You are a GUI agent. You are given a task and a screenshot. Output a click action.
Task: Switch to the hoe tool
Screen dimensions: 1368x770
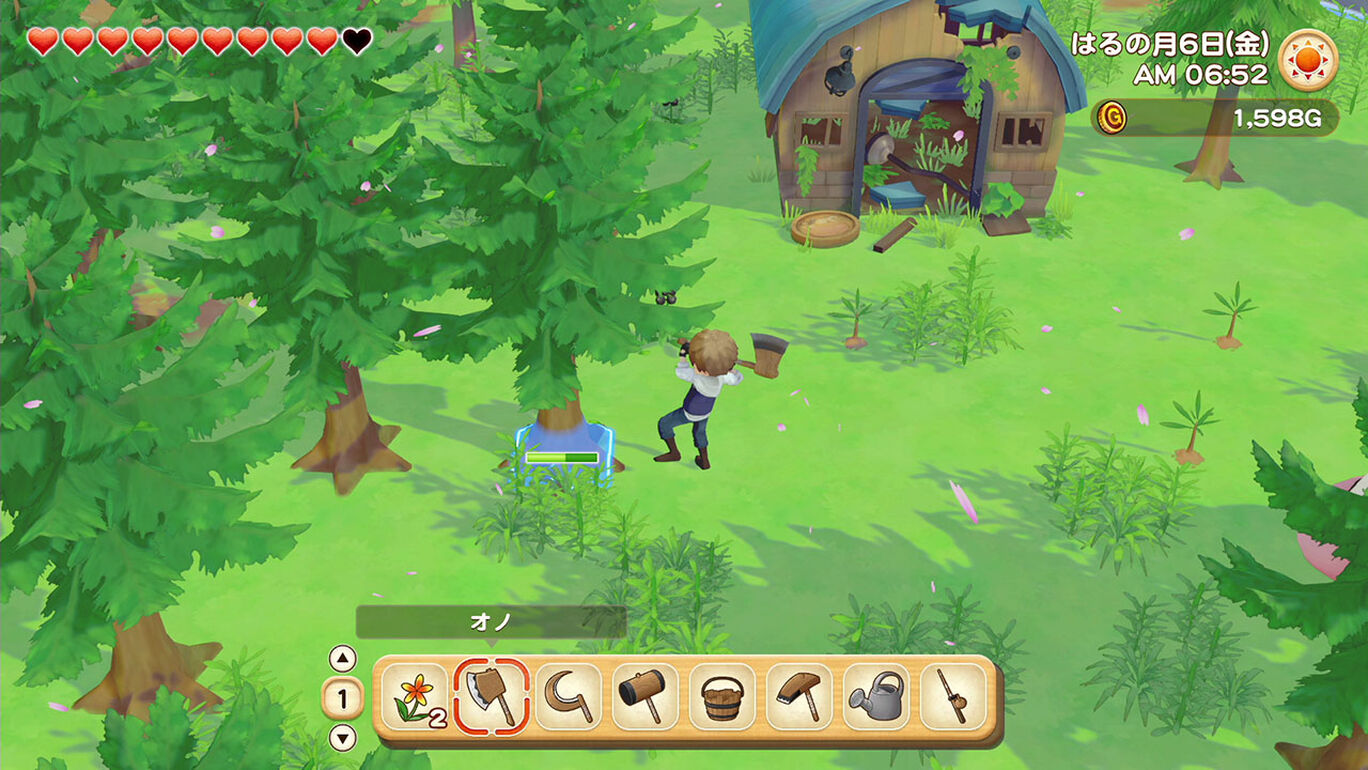799,696
